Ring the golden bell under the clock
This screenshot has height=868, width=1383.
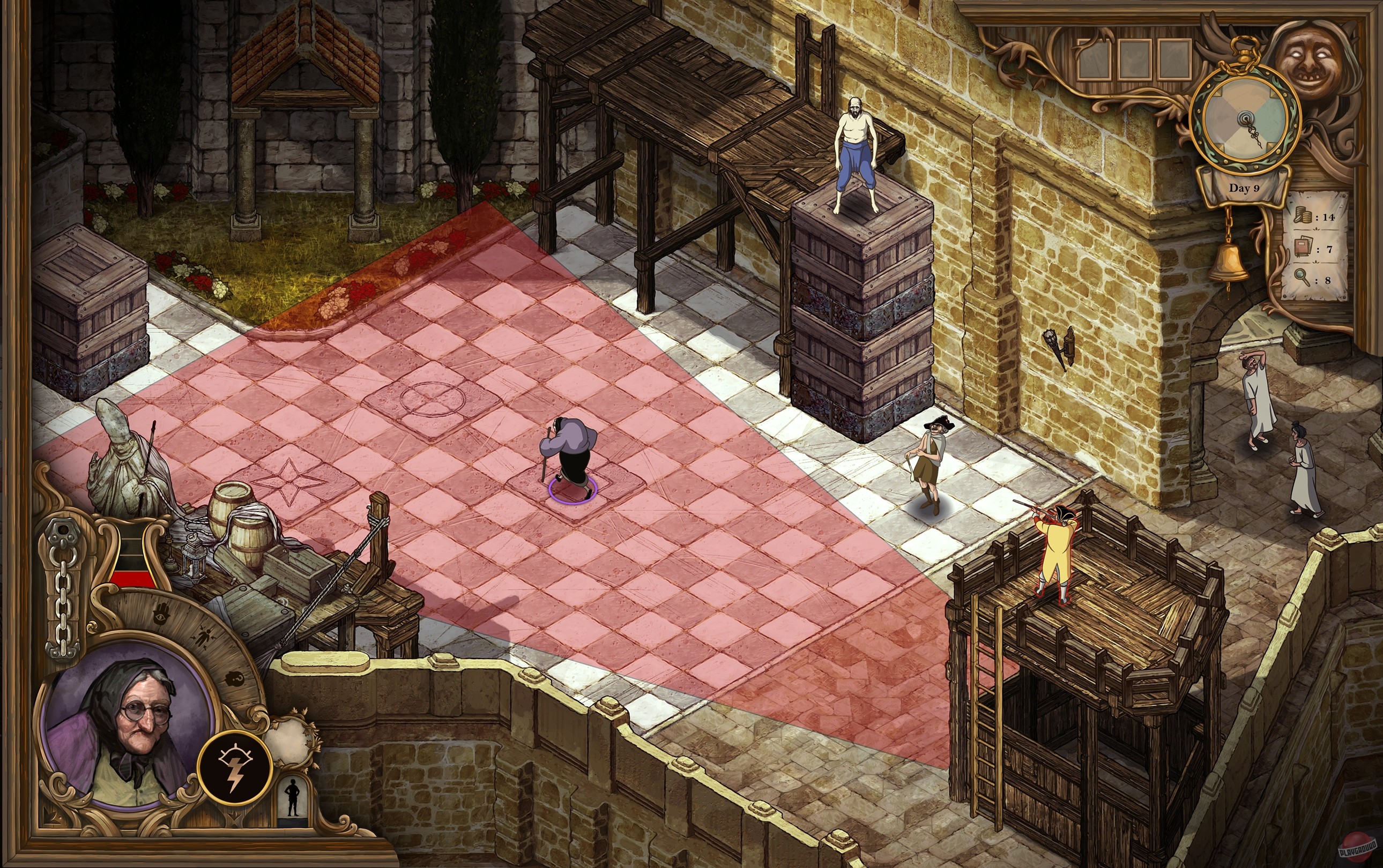coord(1229,261)
